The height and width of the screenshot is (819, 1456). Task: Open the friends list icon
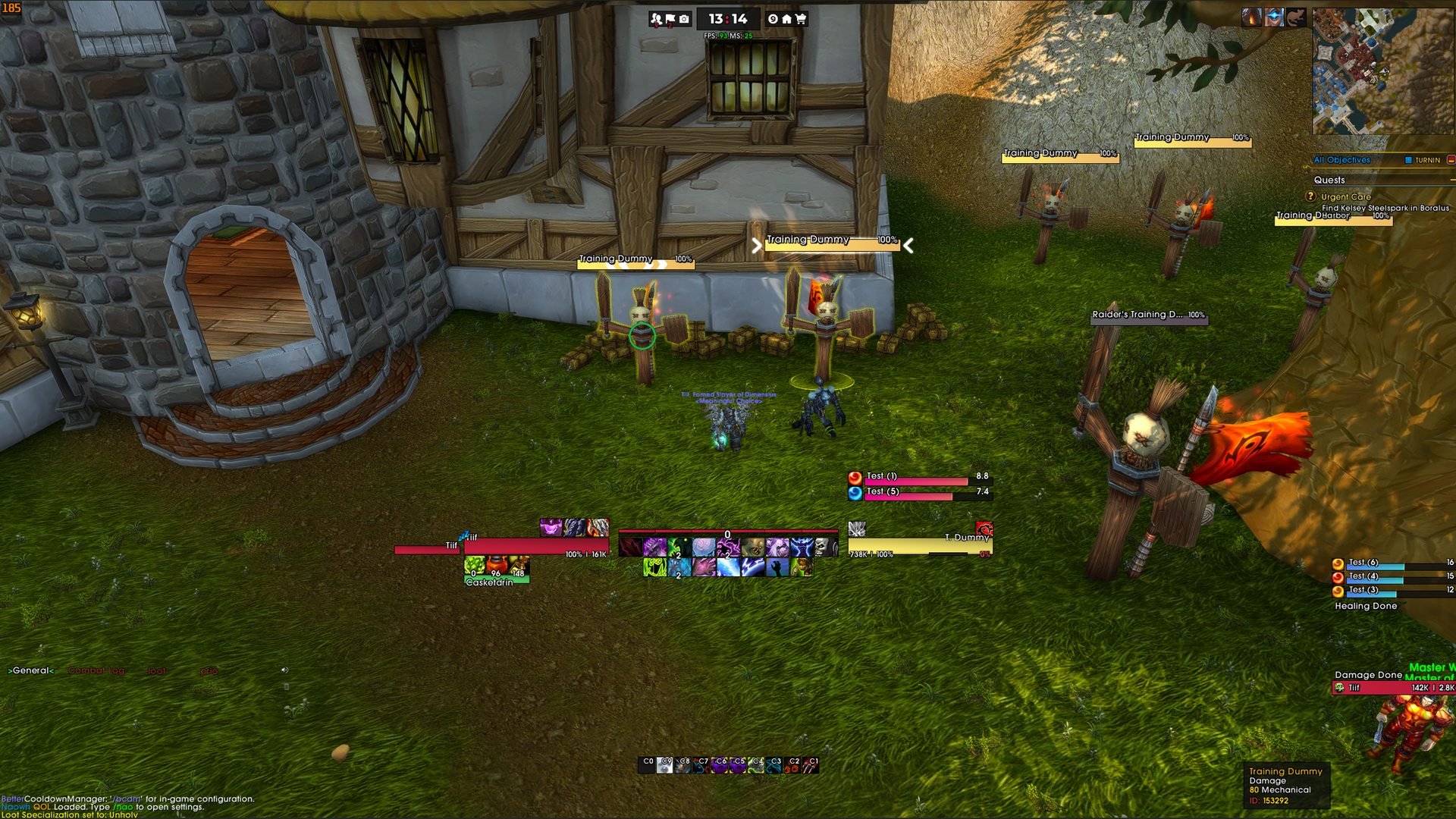(657, 19)
